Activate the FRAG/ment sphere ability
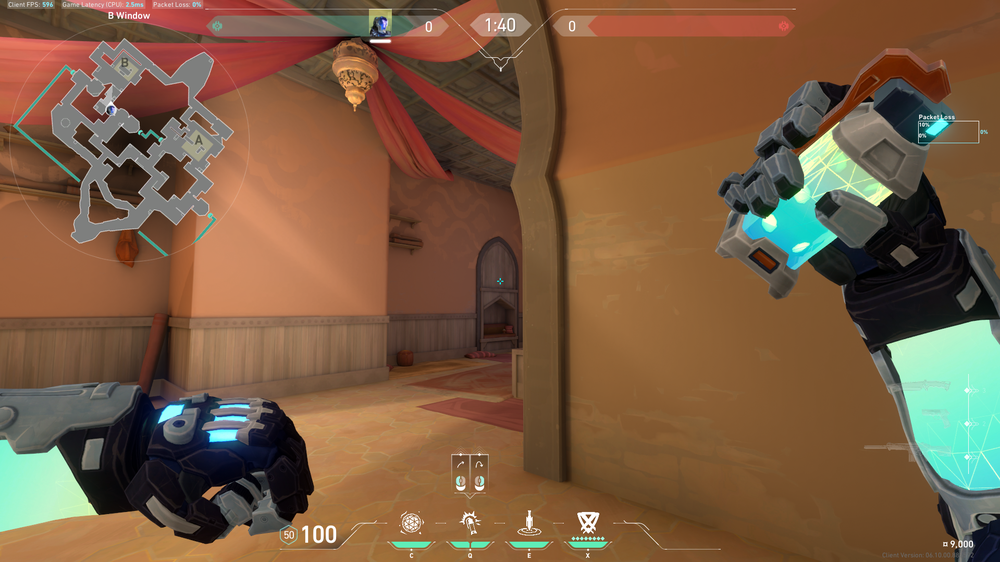Image resolution: width=1000 pixels, height=562 pixels. tap(410, 522)
